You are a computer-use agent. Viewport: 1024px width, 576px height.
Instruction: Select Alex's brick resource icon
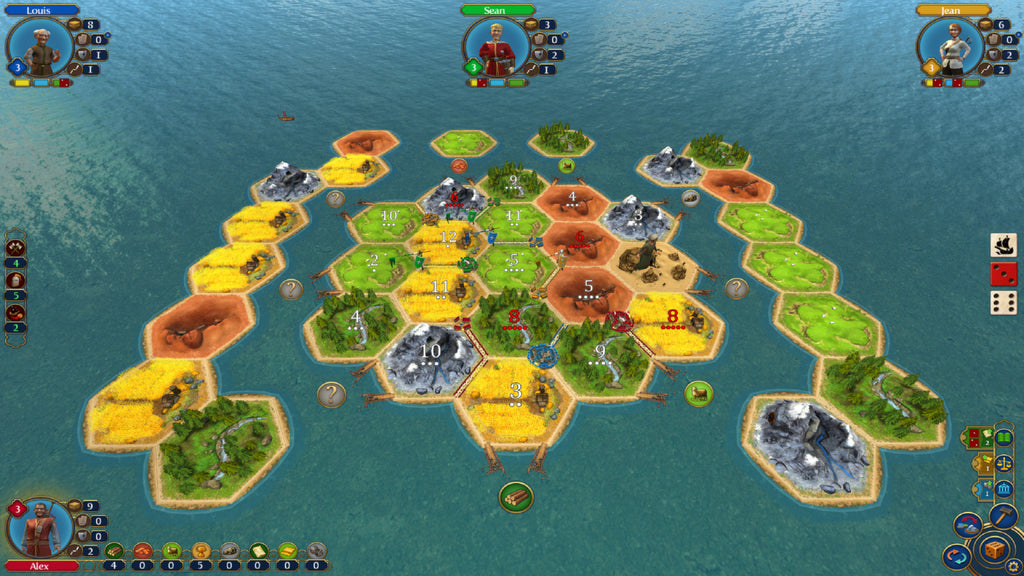(143, 550)
